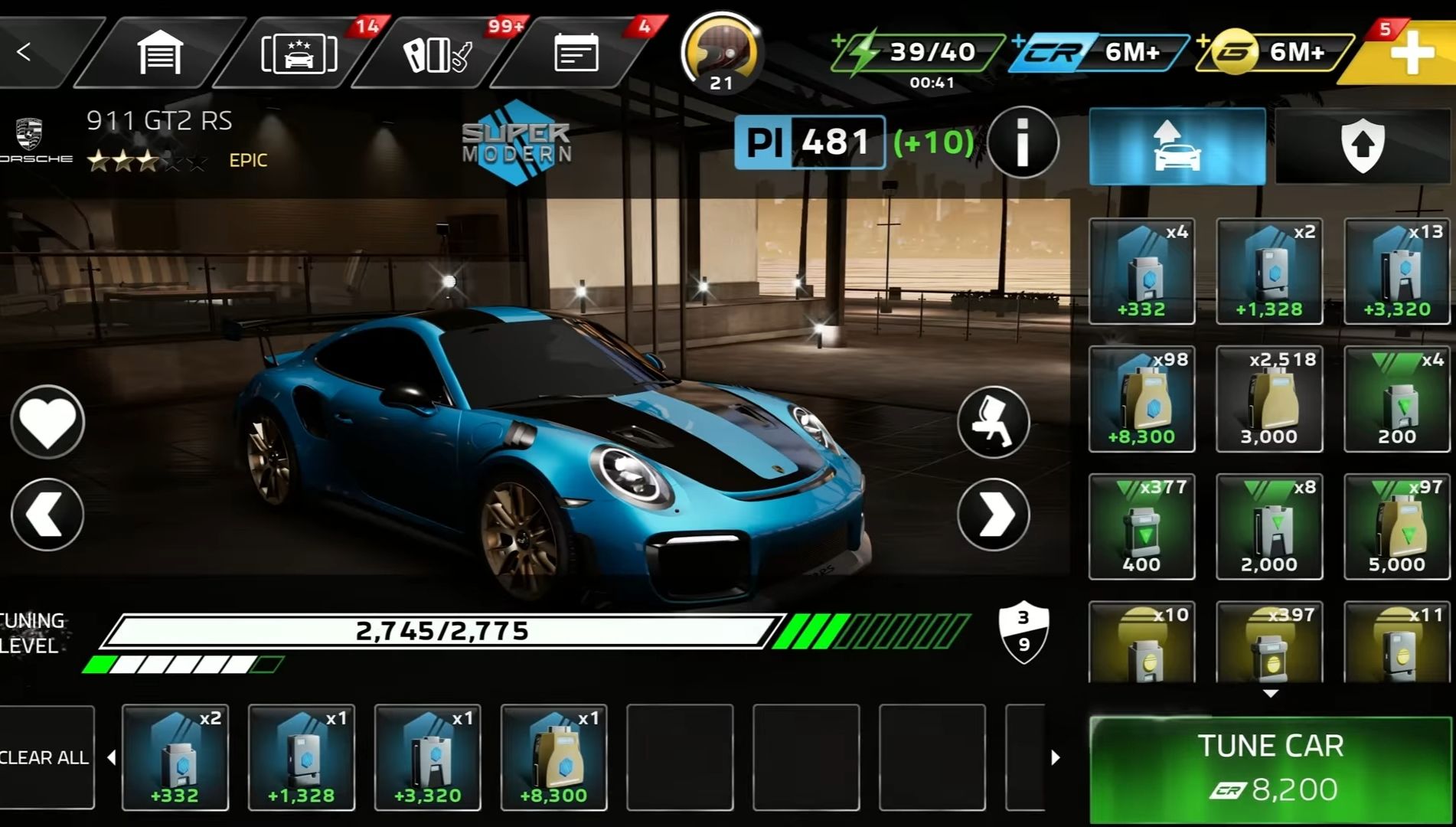Clear all selected parts with Clear All
Viewport: 1456px width, 827px height.
44,757
